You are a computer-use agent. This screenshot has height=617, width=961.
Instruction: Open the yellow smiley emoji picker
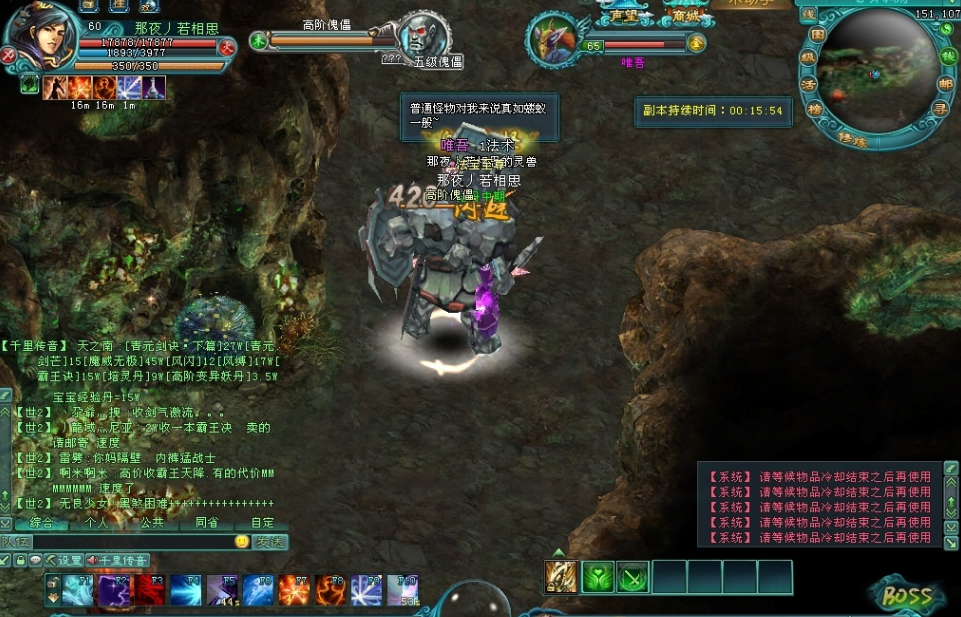pos(241,541)
